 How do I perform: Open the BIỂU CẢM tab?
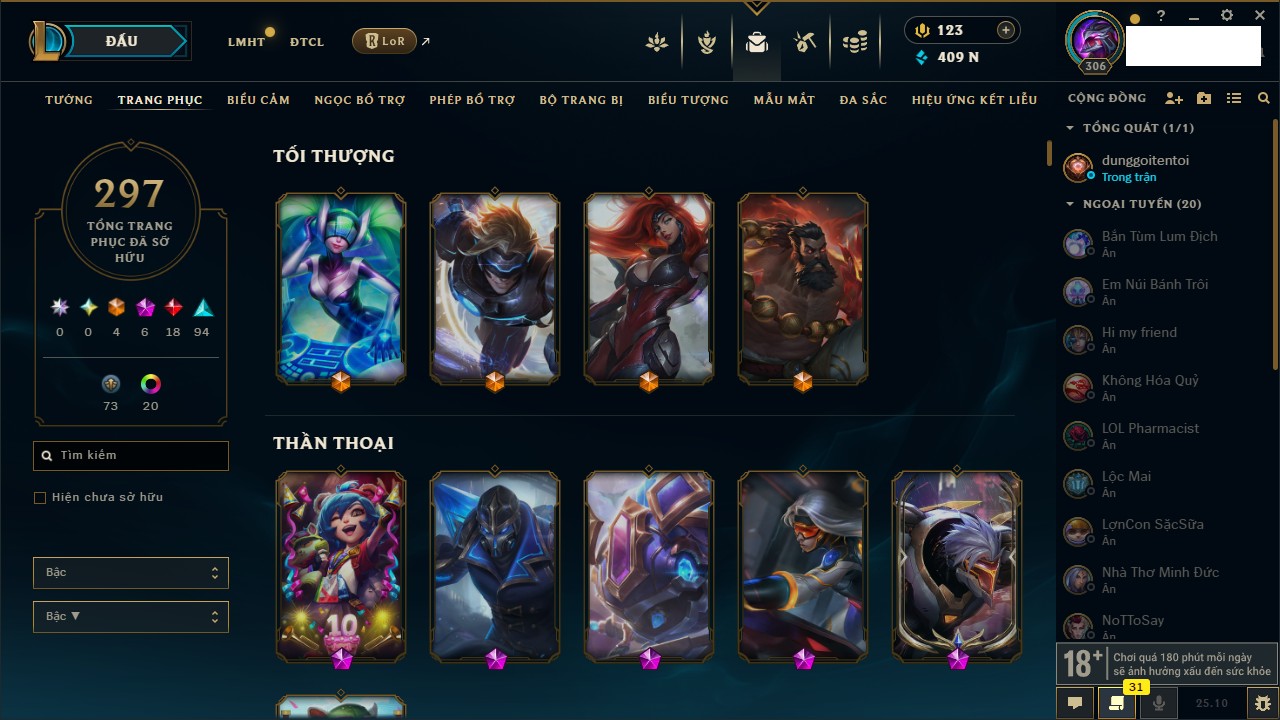(x=258, y=100)
